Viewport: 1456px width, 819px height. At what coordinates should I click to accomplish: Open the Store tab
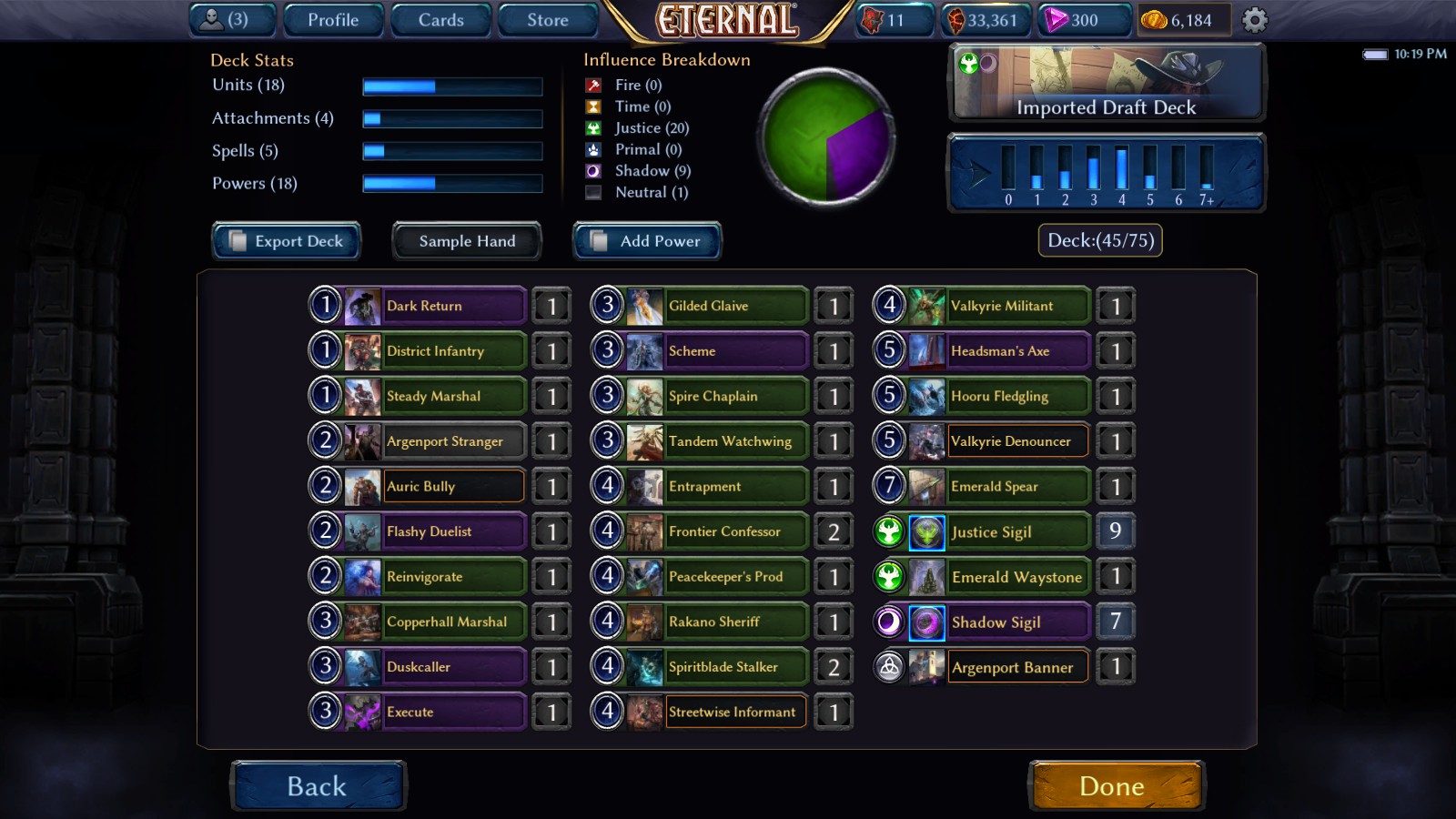click(547, 19)
